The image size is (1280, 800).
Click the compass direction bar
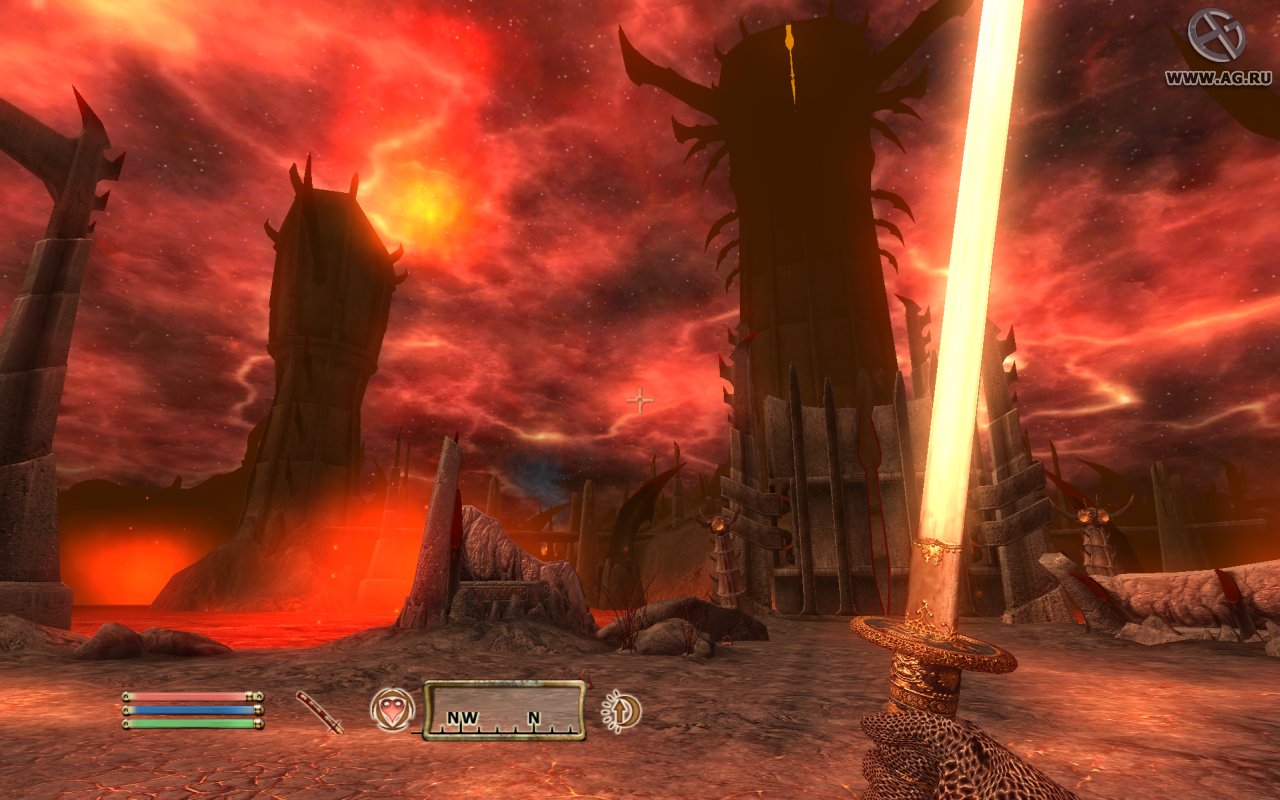point(504,710)
